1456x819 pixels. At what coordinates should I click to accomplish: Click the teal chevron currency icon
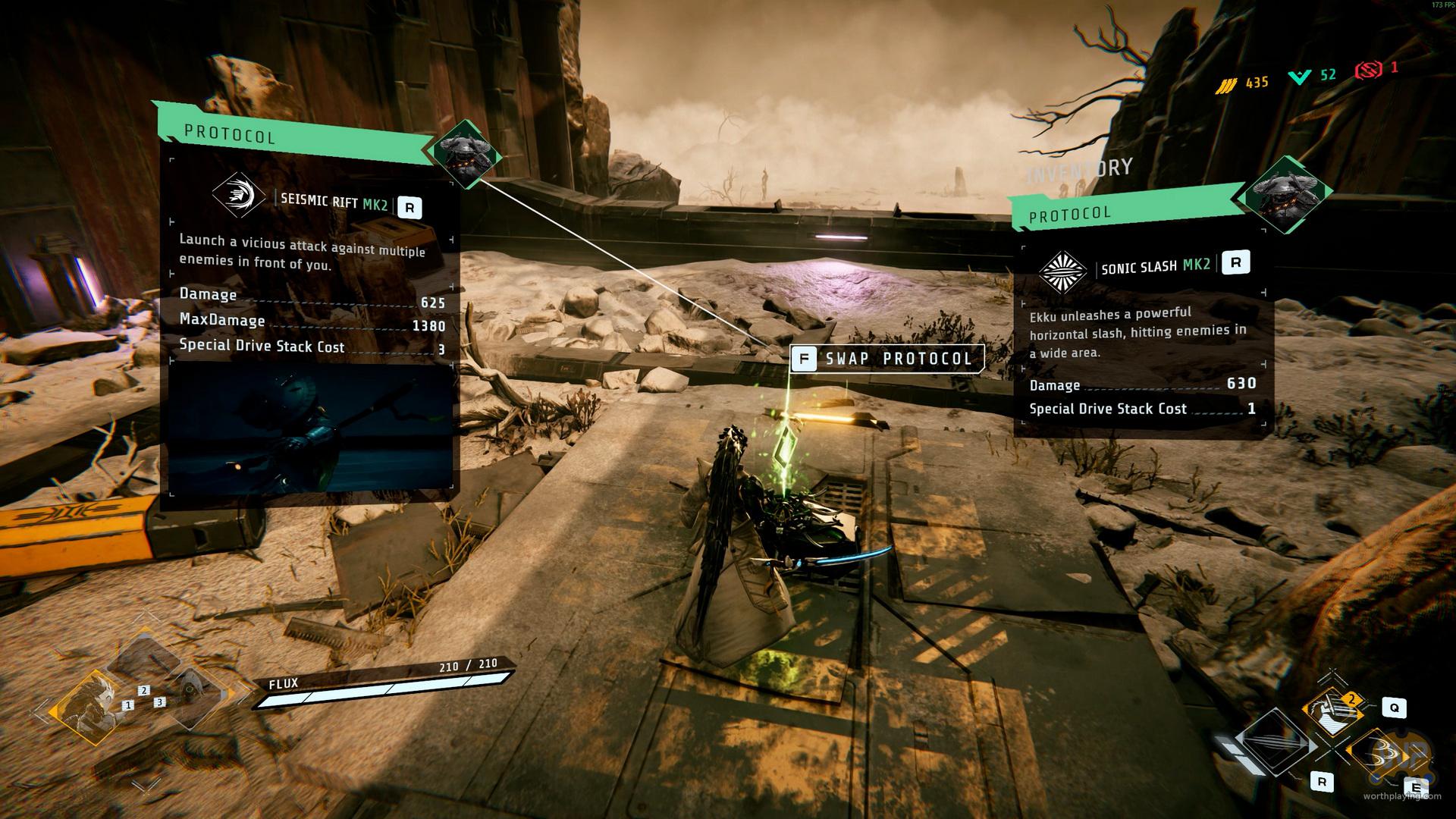pos(1300,77)
